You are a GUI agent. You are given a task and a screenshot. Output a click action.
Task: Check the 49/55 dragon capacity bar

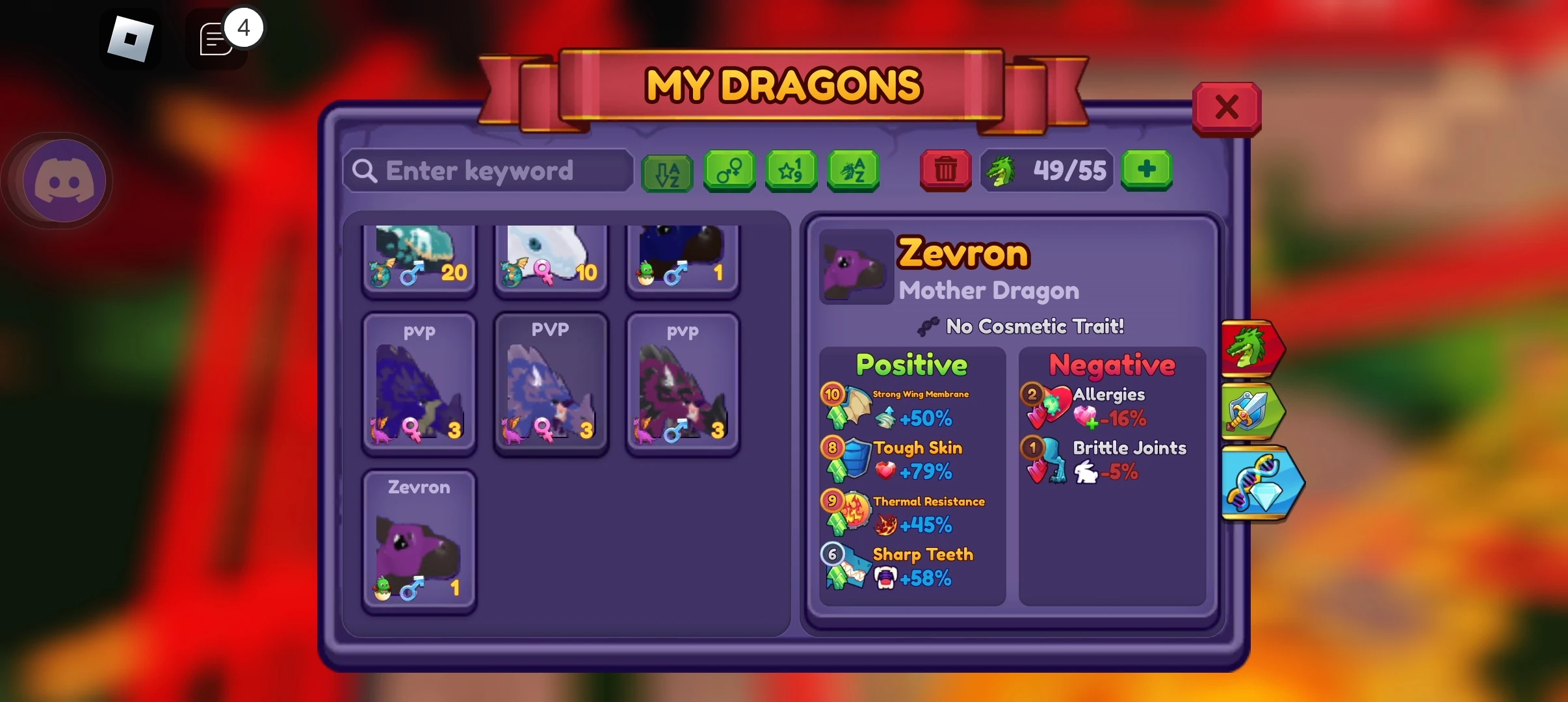tap(1046, 170)
